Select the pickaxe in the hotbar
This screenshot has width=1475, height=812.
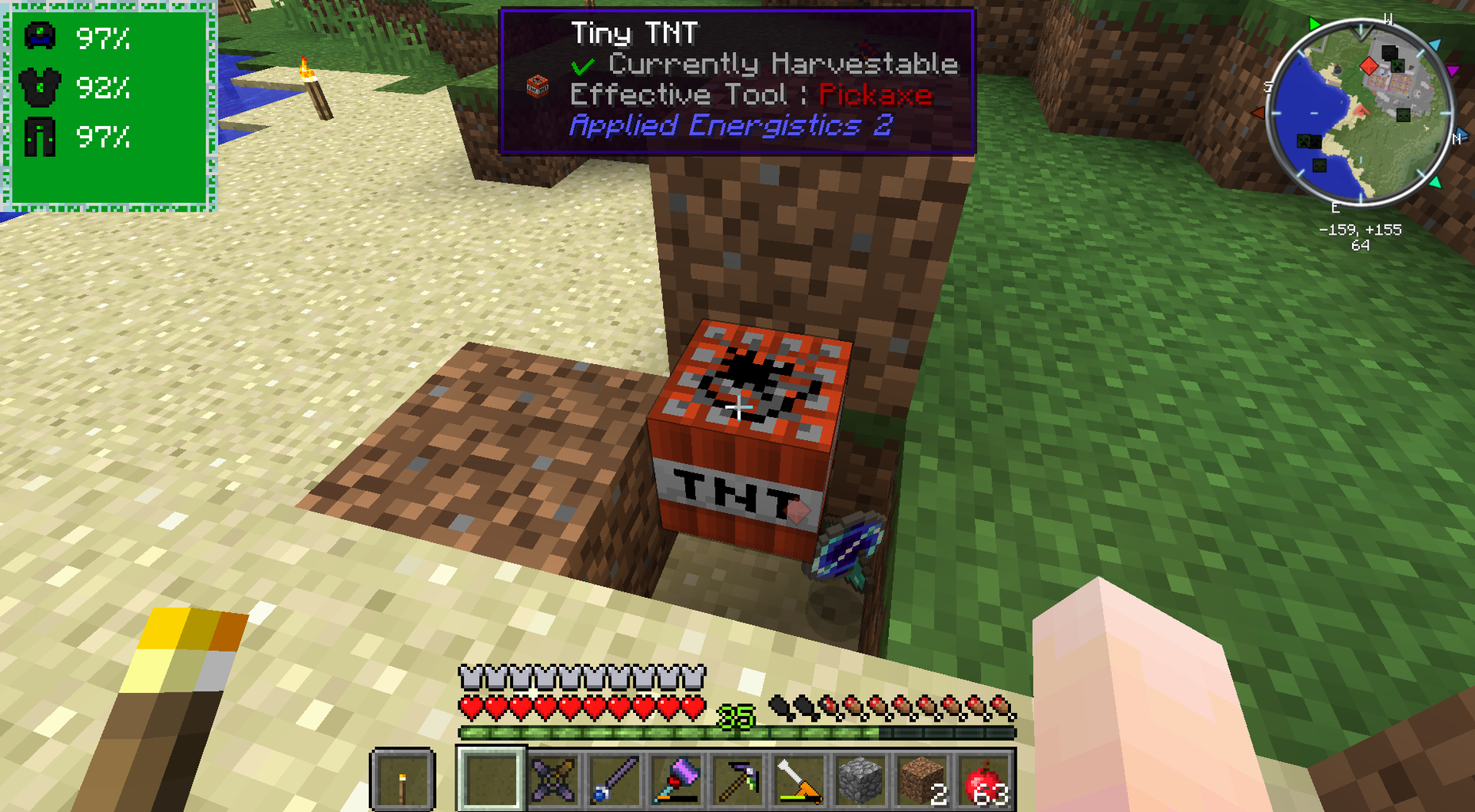point(737,781)
